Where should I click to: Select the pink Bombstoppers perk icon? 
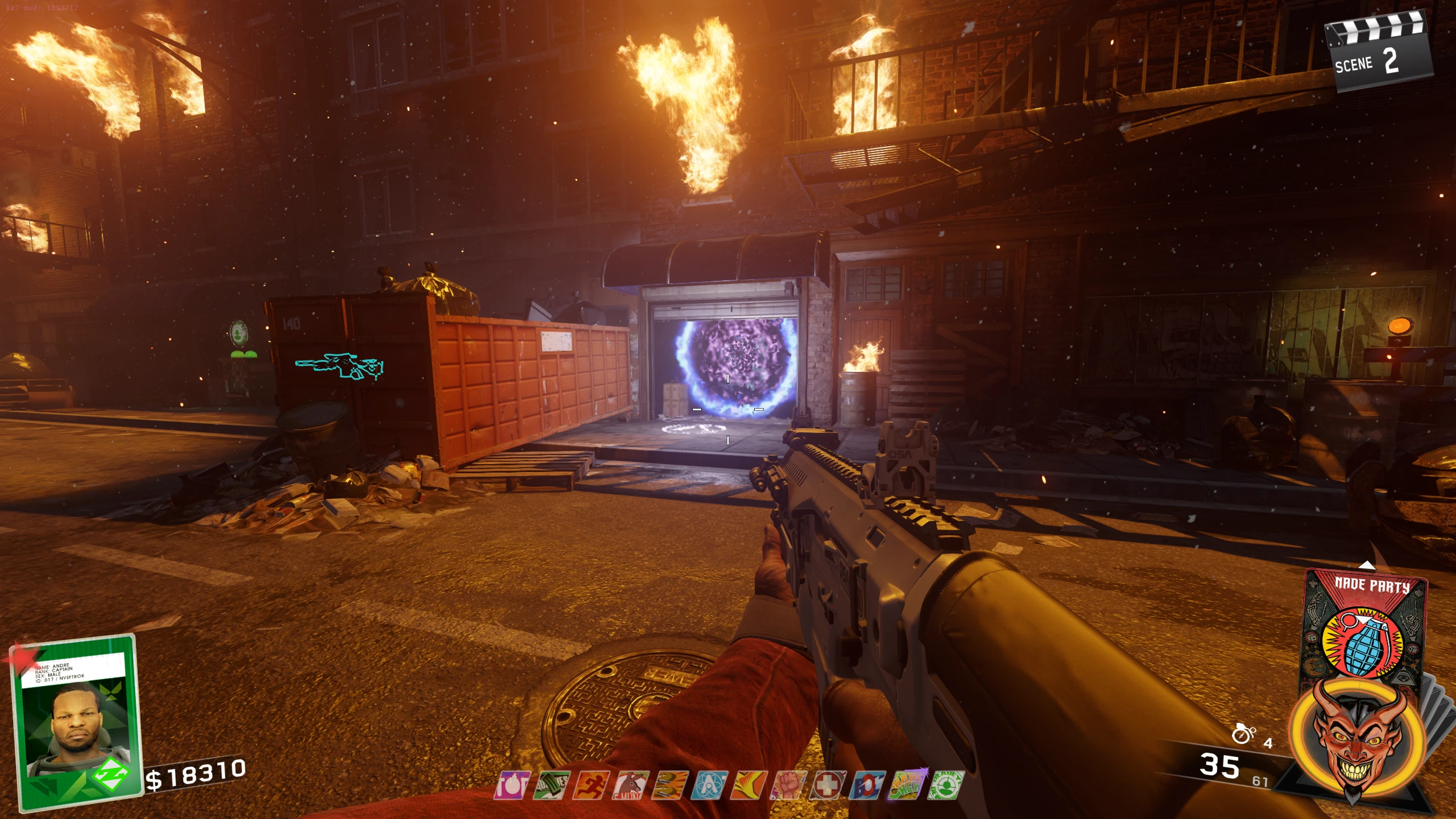coord(512,785)
